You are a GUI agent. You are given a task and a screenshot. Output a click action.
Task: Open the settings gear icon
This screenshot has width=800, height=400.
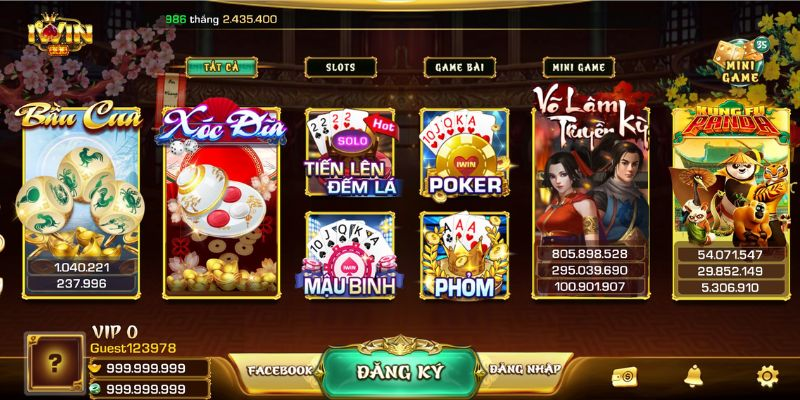tap(767, 377)
